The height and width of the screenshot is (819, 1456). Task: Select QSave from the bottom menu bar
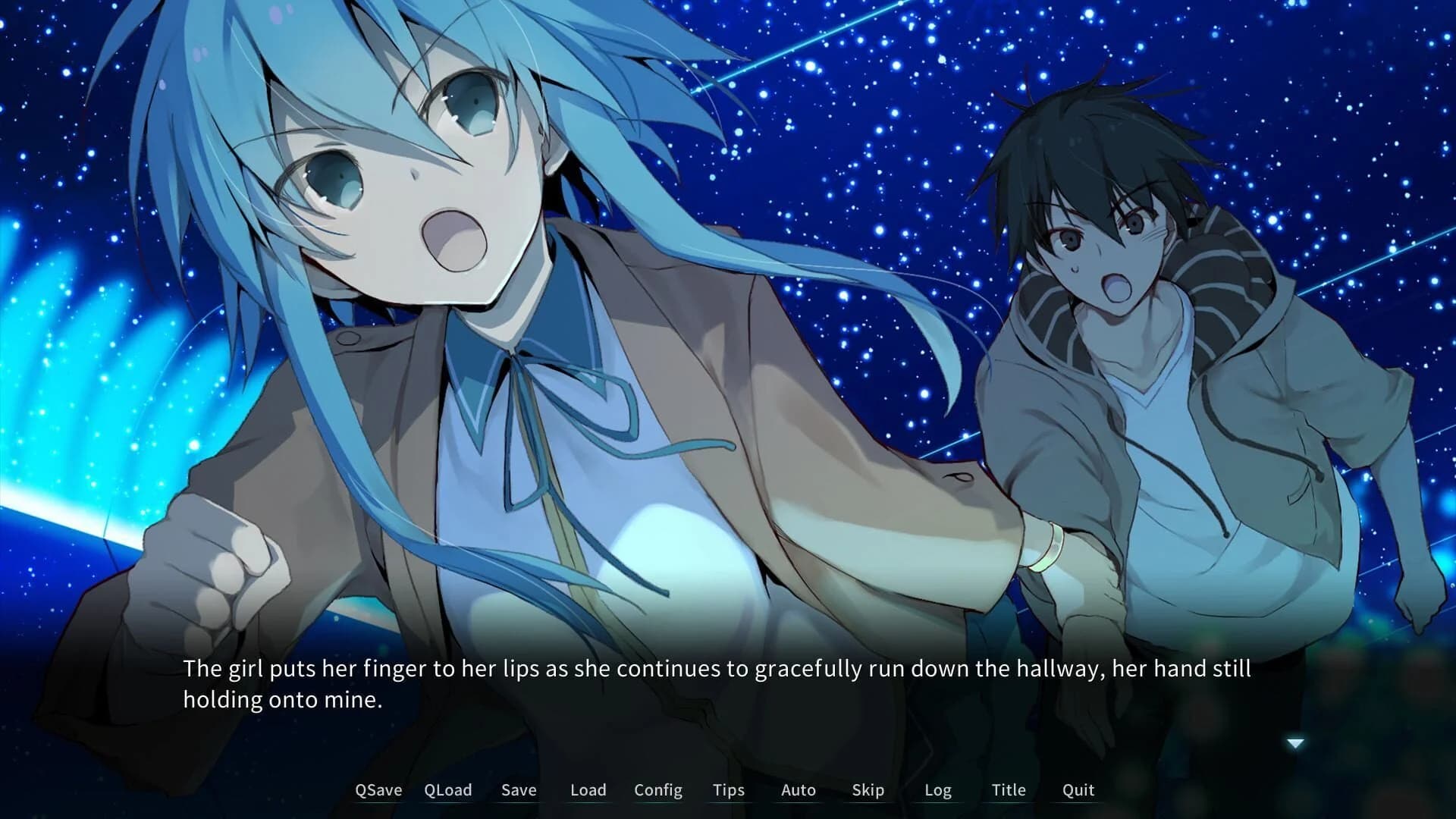pyautogui.click(x=379, y=789)
